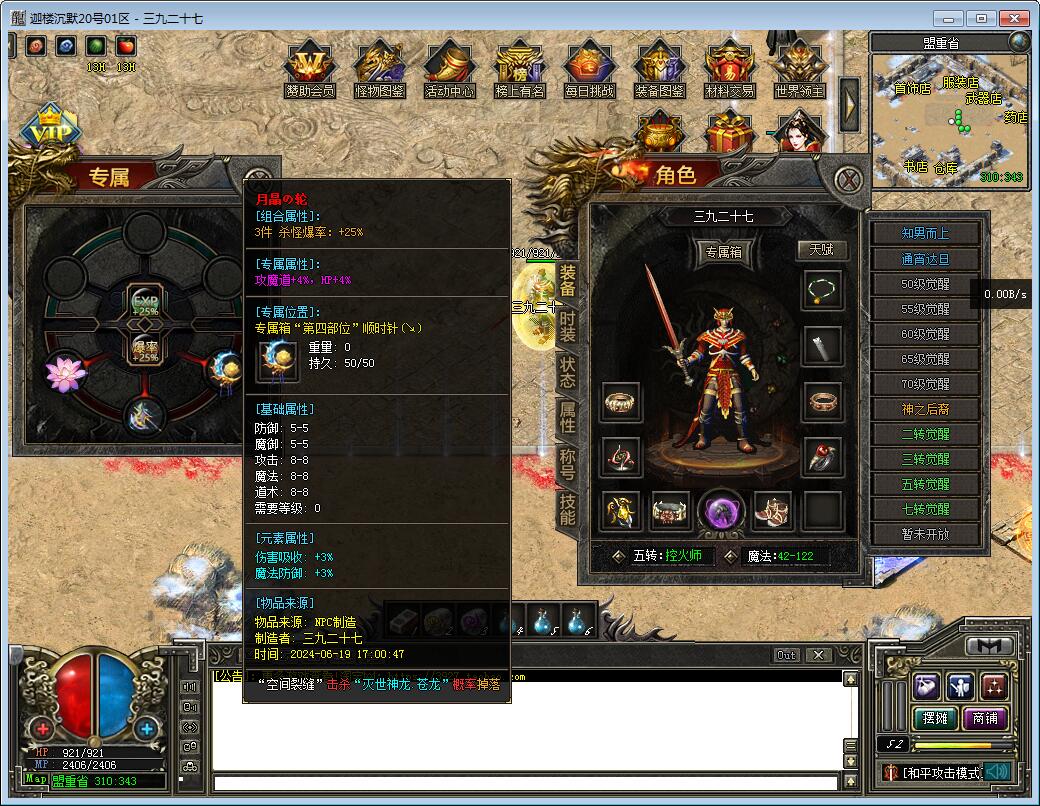The image size is (1040, 806).
Task: Open the 活动中心 icon
Action: pyautogui.click(x=450, y=68)
